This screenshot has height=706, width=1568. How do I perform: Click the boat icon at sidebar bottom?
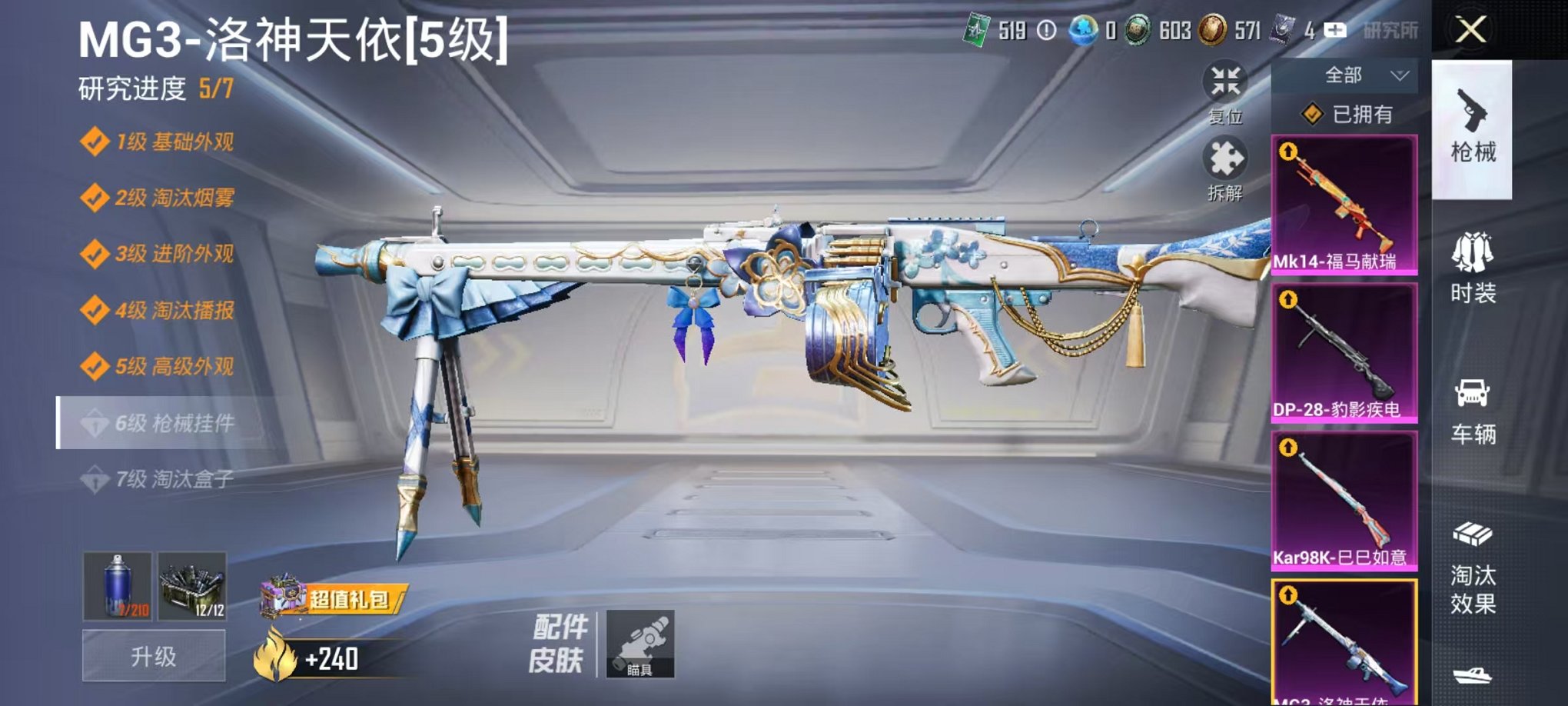pyautogui.click(x=1472, y=677)
